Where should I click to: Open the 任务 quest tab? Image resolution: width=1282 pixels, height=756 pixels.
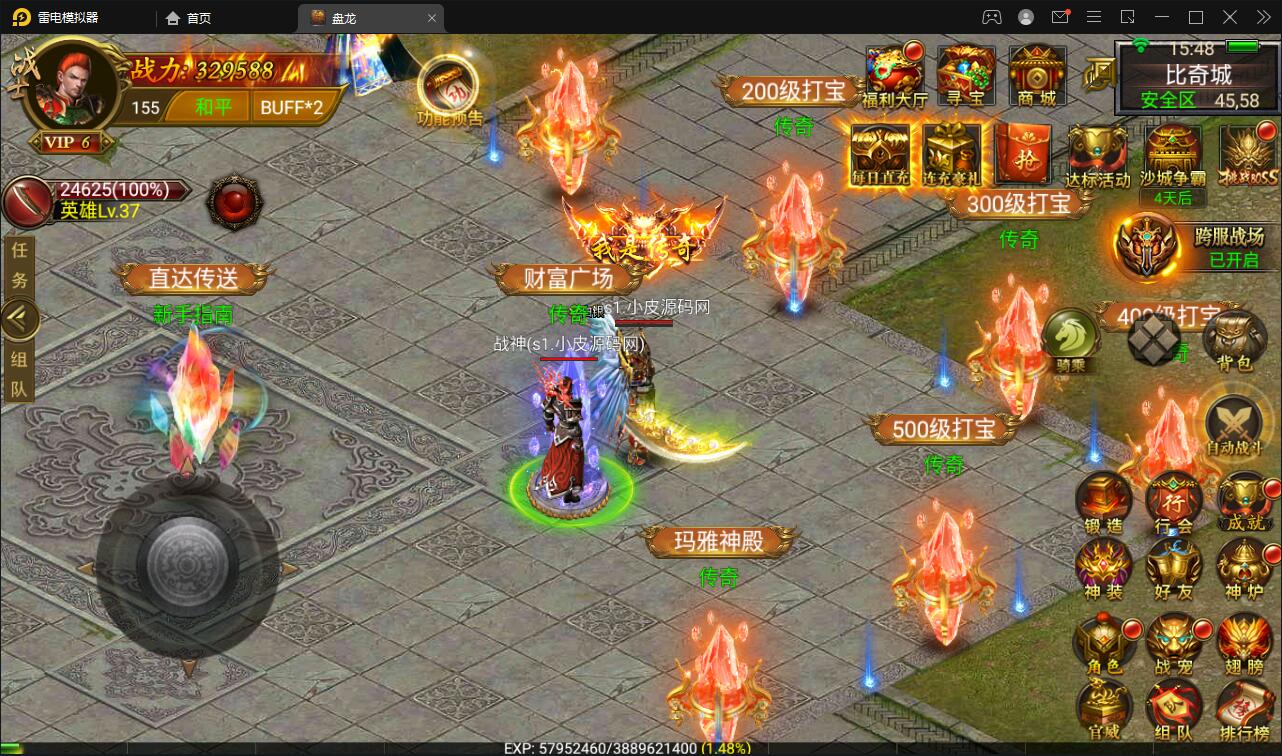[19, 265]
